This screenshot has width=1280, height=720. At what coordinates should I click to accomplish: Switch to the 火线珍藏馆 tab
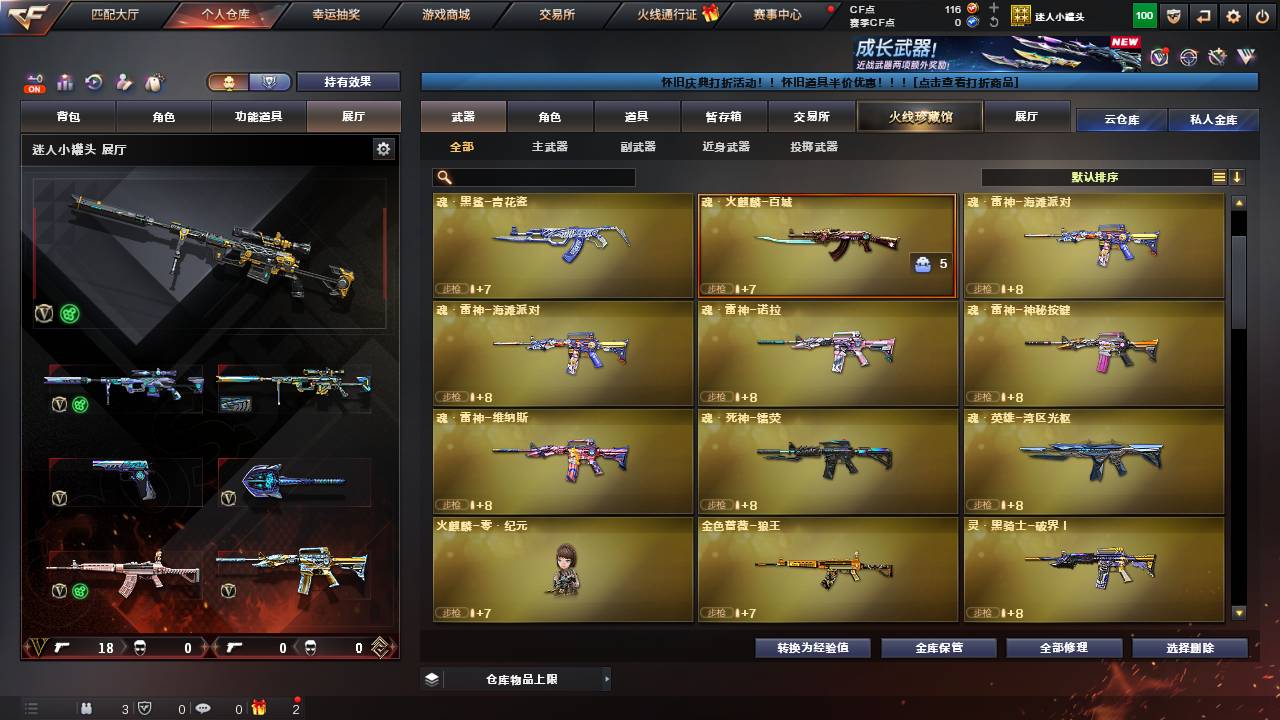coord(918,115)
